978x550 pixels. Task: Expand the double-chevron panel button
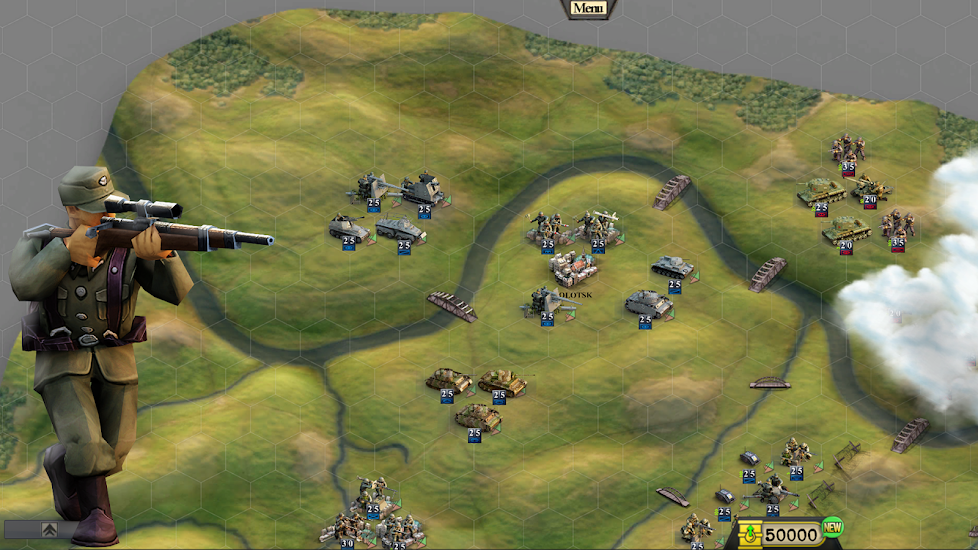click(x=47, y=529)
